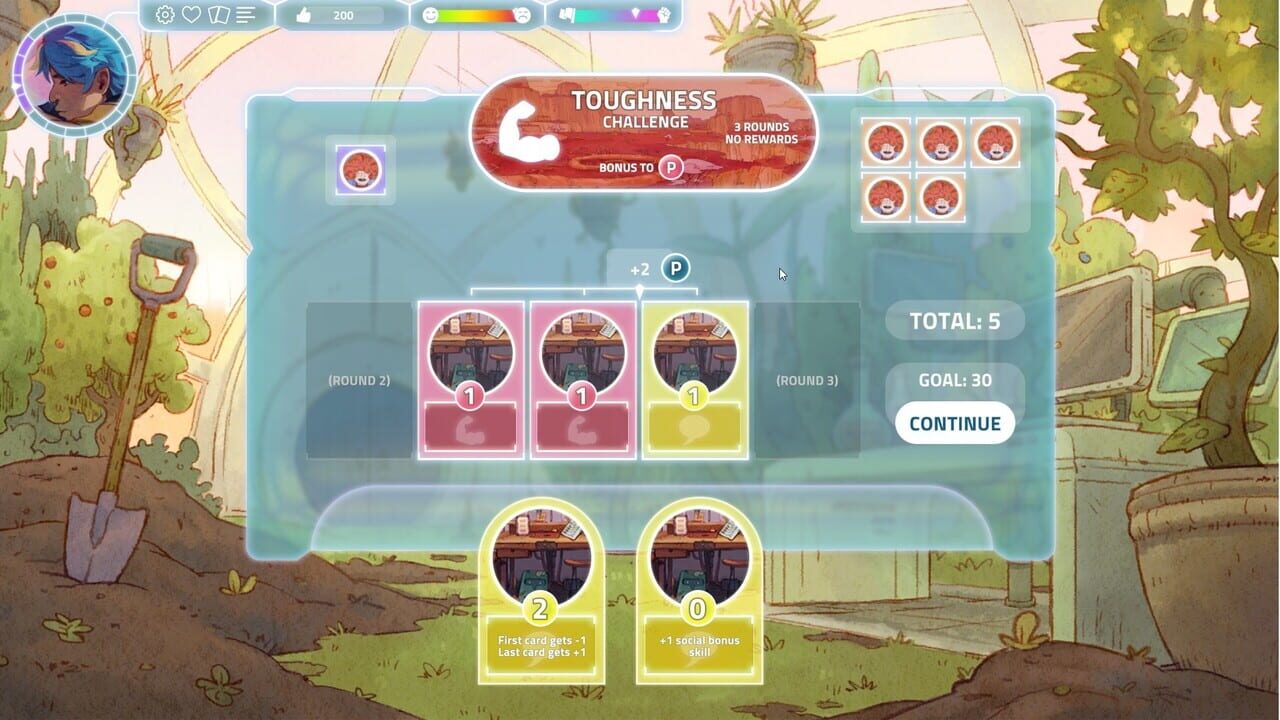The height and width of the screenshot is (720, 1280).
Task: Click the mood gradient slider bar
Action: 475,15
